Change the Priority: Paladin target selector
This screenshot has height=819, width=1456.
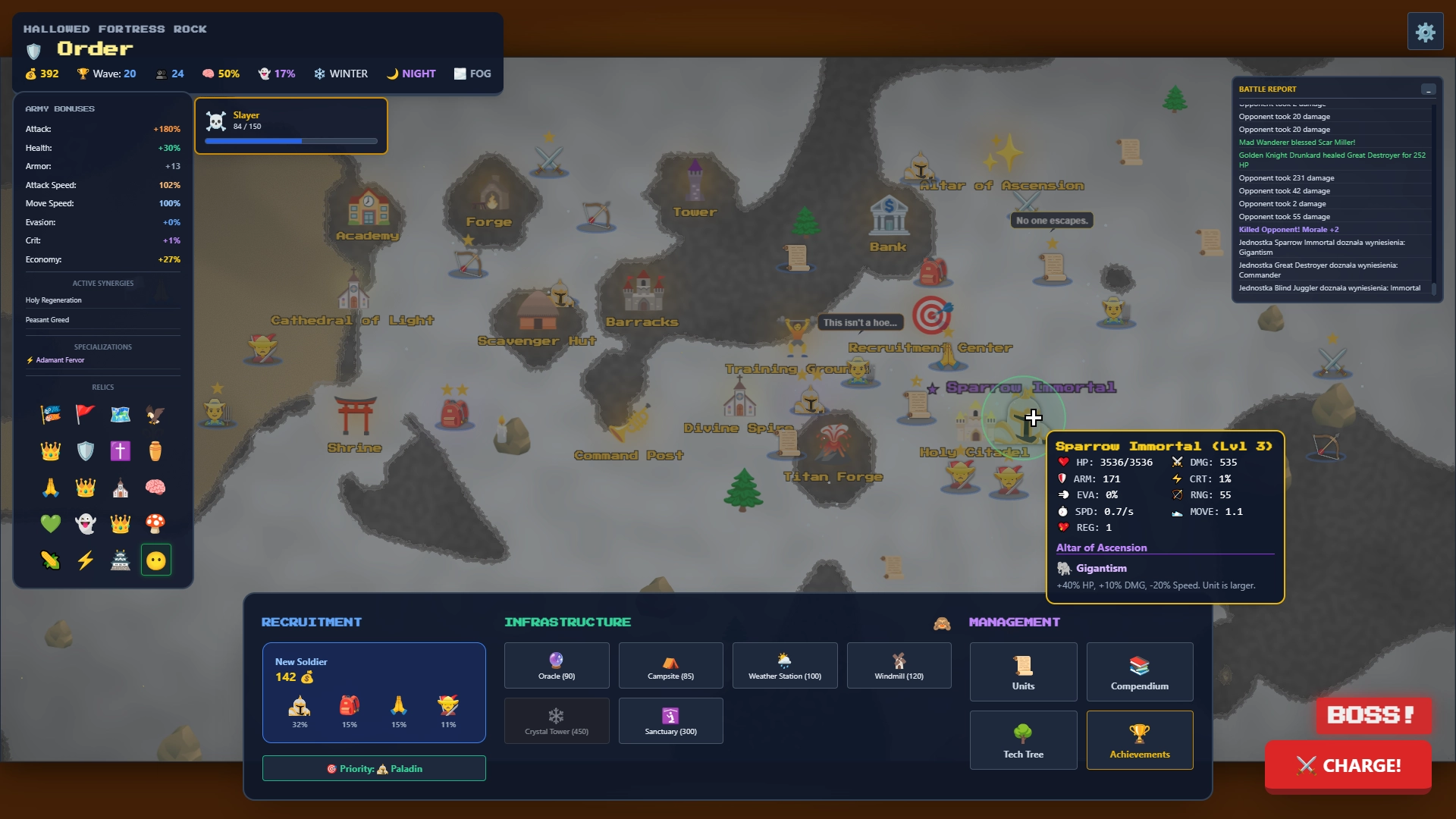coord(373,768)
